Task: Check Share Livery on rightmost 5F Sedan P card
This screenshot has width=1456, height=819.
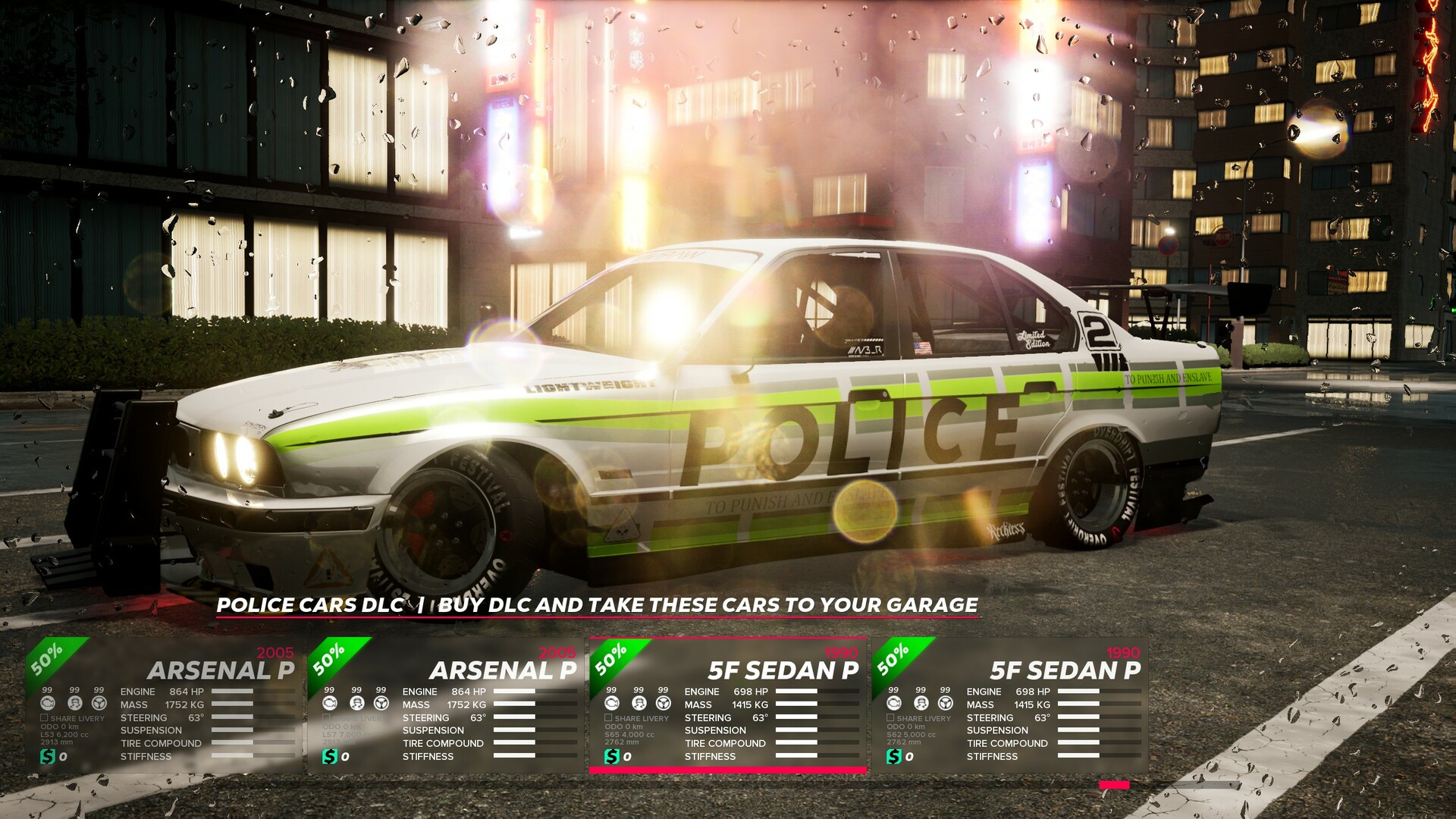Action: (889, 717)
